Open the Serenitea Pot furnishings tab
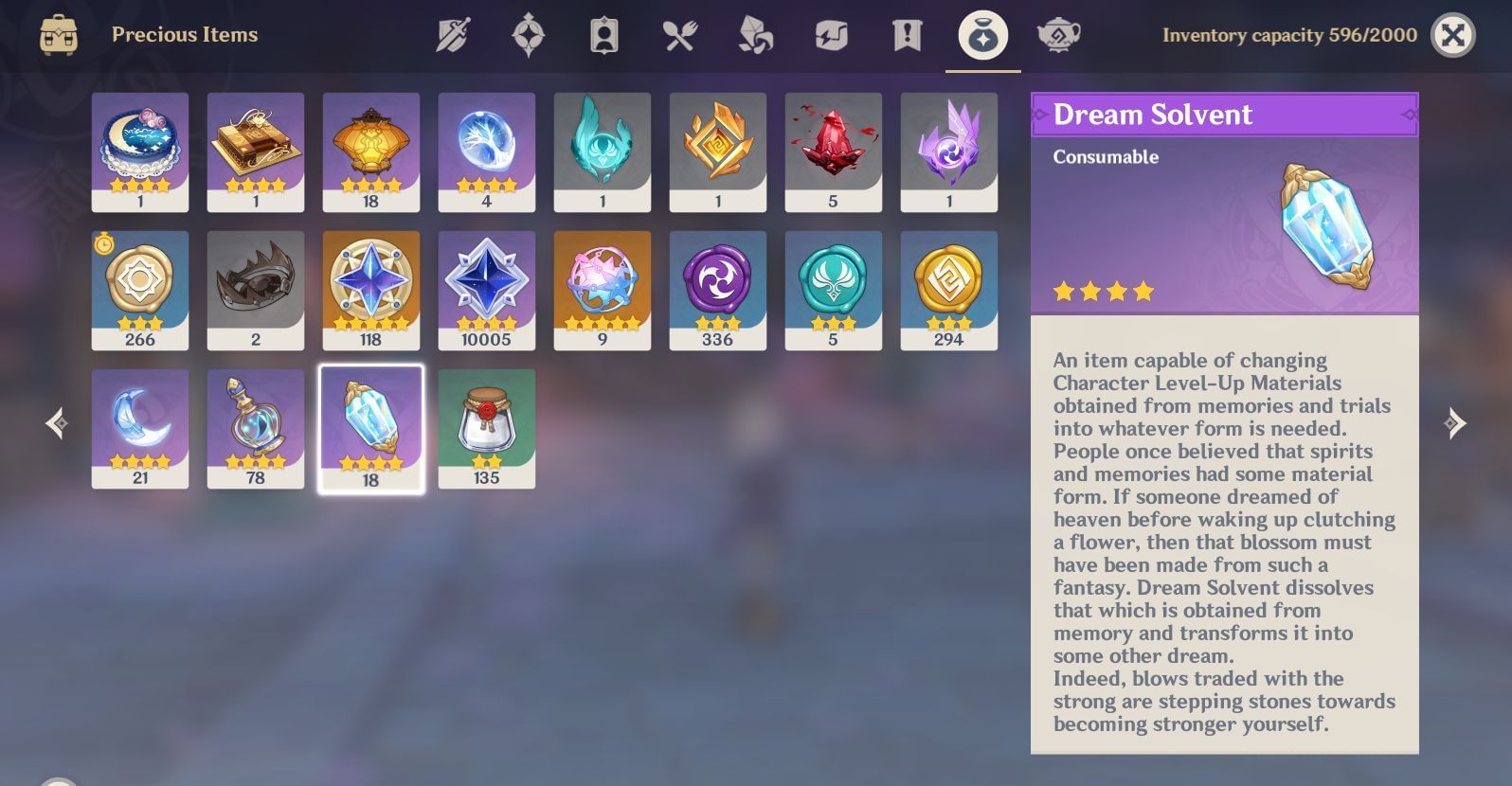This screenshot has height=786, width=1512. (1059, 35)
